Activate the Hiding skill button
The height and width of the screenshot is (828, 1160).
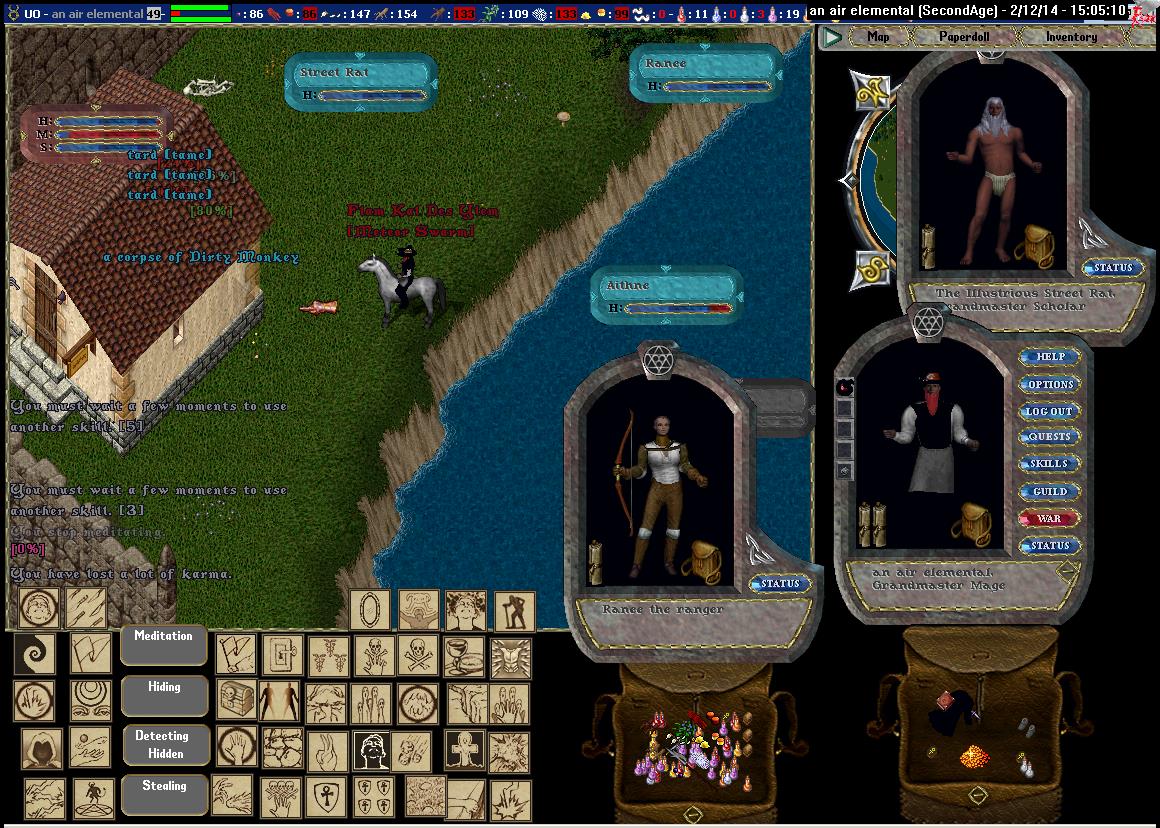point(164,694)
